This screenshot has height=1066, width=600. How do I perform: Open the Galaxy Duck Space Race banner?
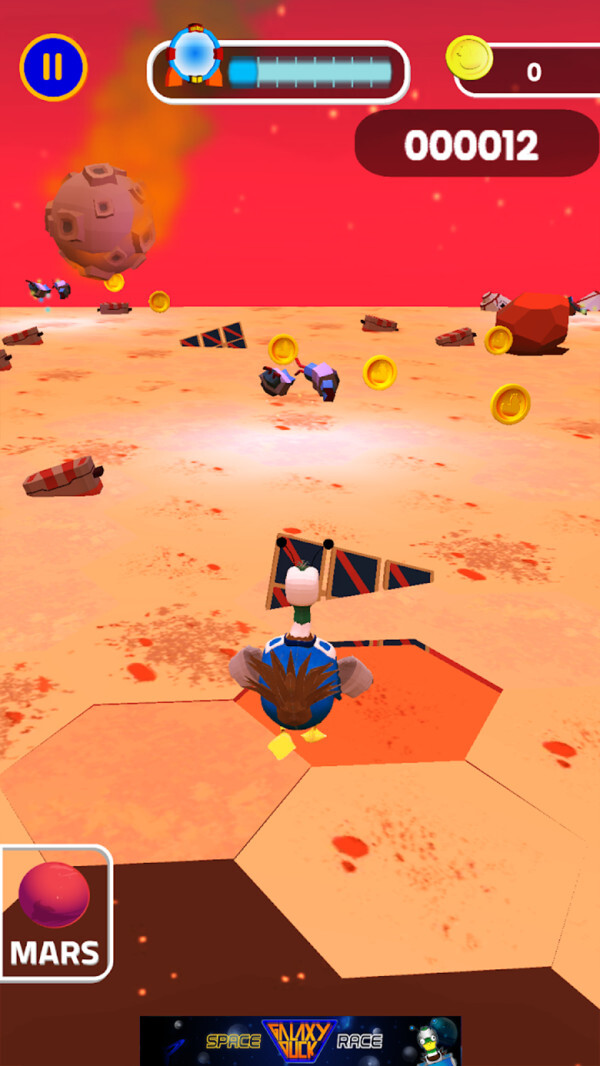pyautogui.click(x=300, y=1040)
